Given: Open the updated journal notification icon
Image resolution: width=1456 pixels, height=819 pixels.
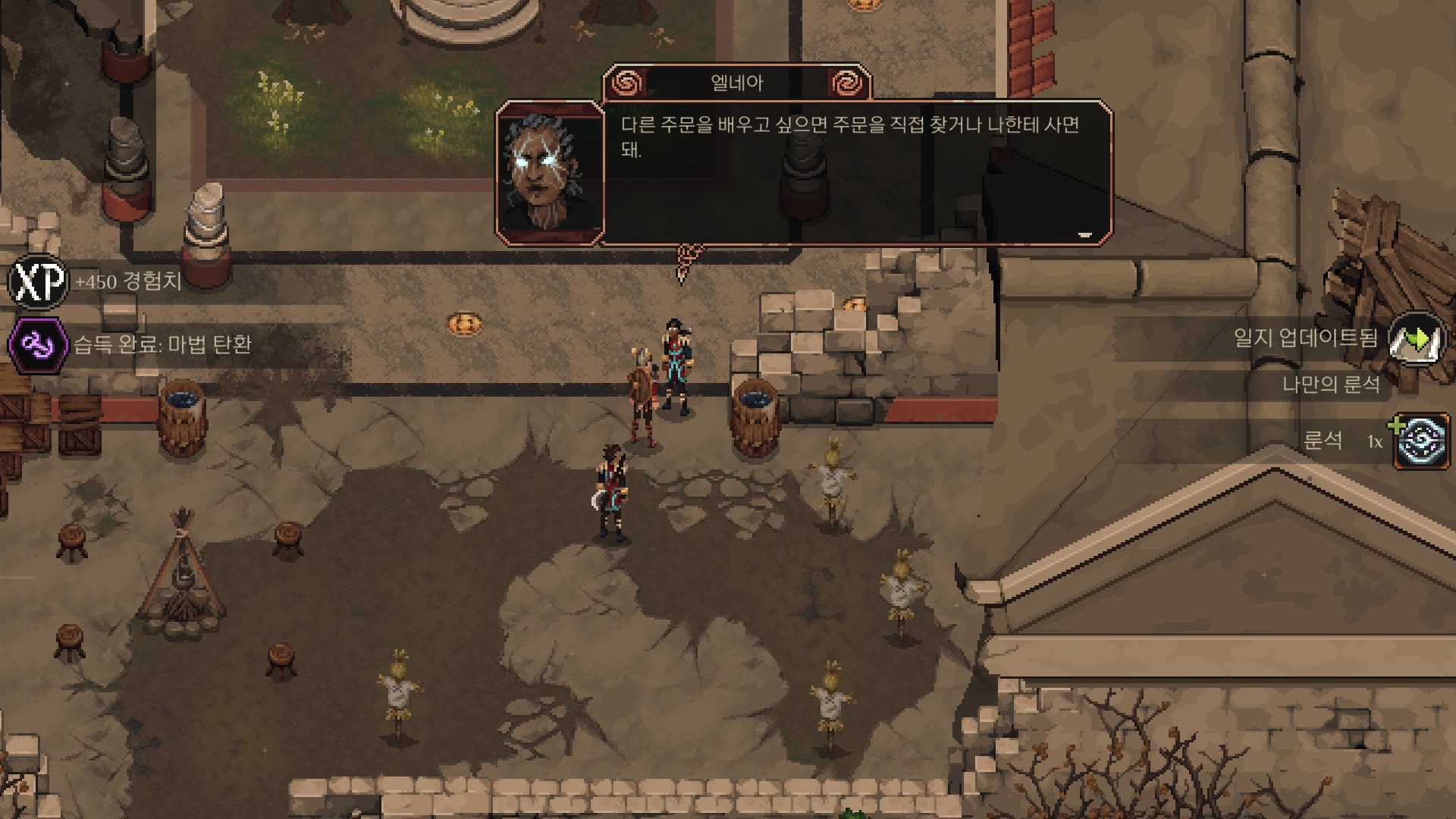Looking at the screenshot, I should click(1417, 338).
